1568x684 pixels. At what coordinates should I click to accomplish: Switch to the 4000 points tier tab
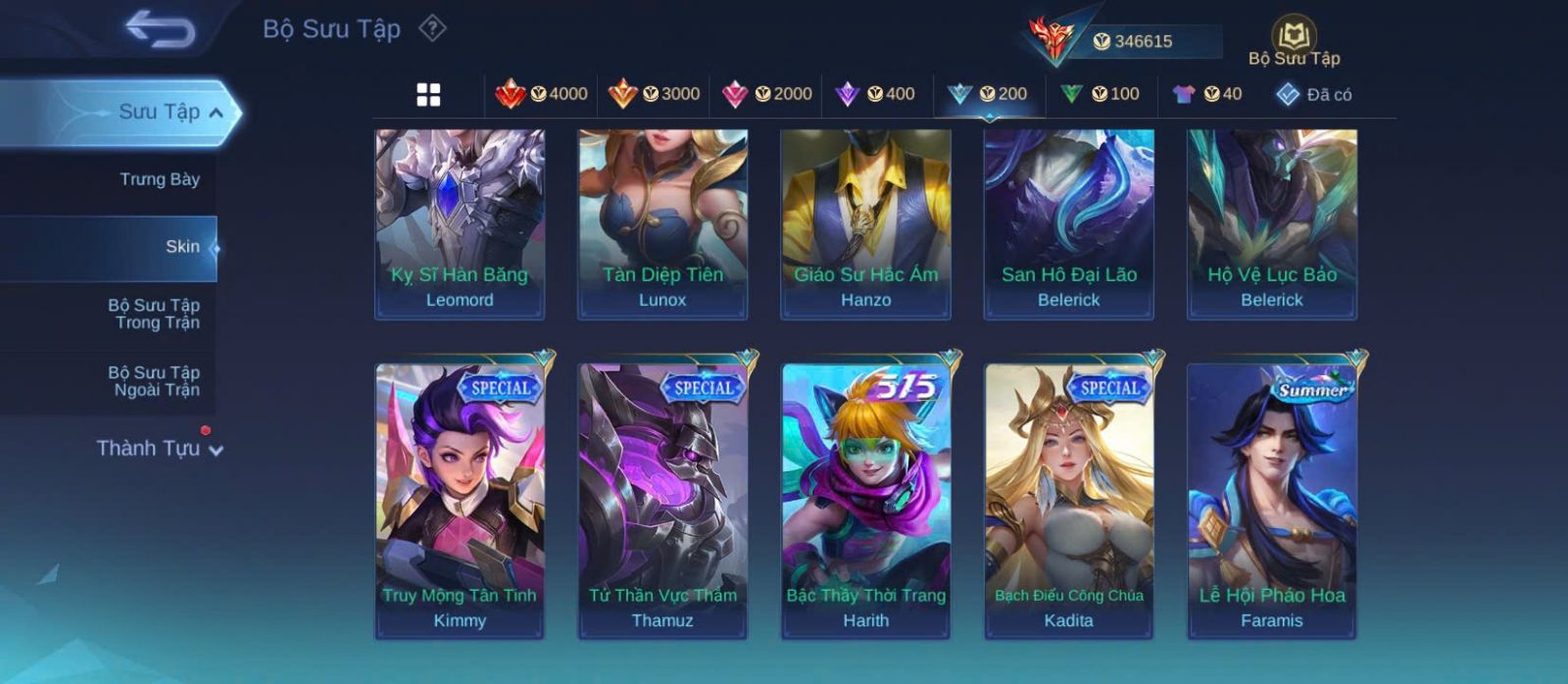click(x=541, y=94)
